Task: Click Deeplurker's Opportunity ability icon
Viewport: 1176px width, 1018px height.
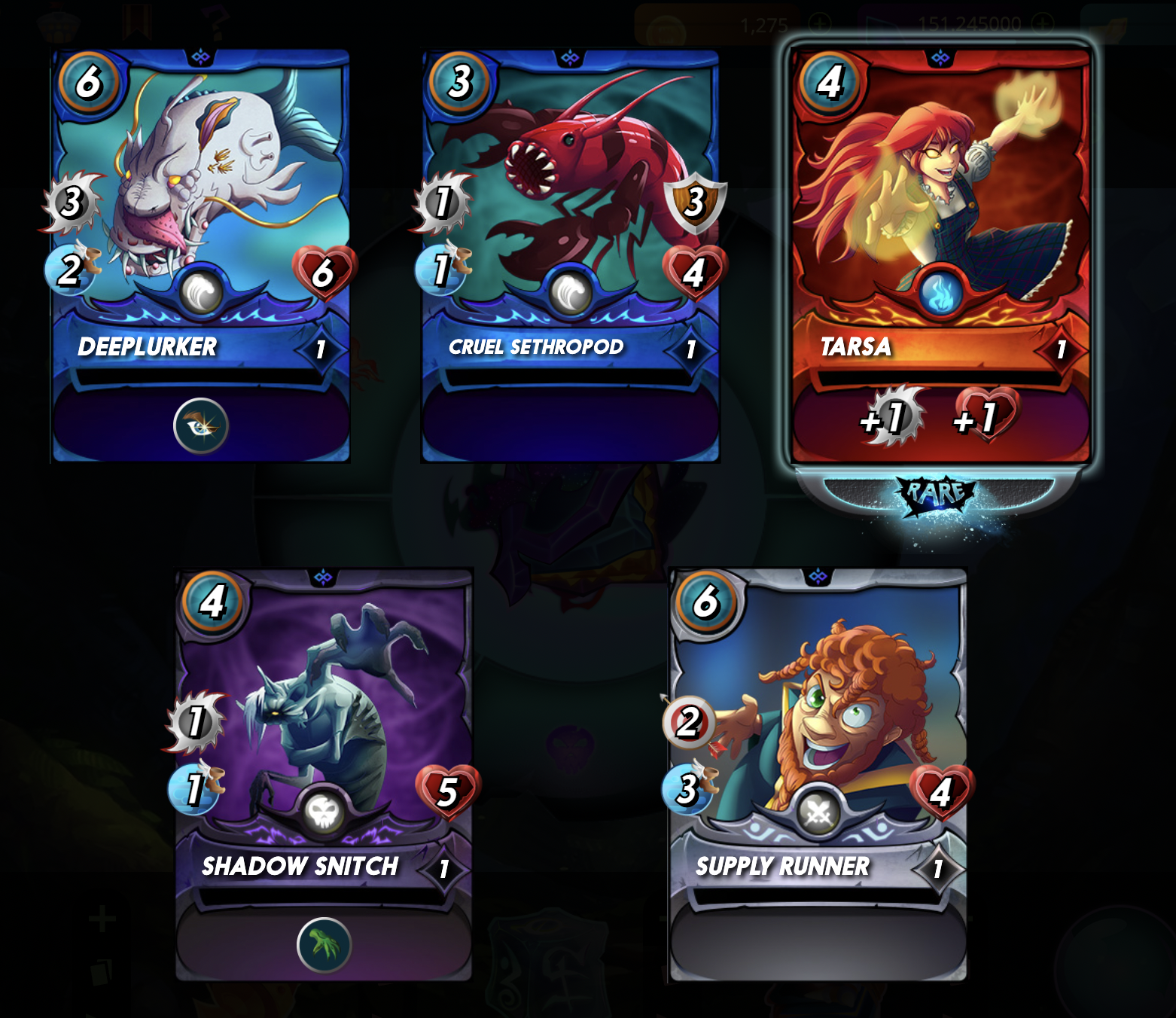Action: tap(201, 425)
